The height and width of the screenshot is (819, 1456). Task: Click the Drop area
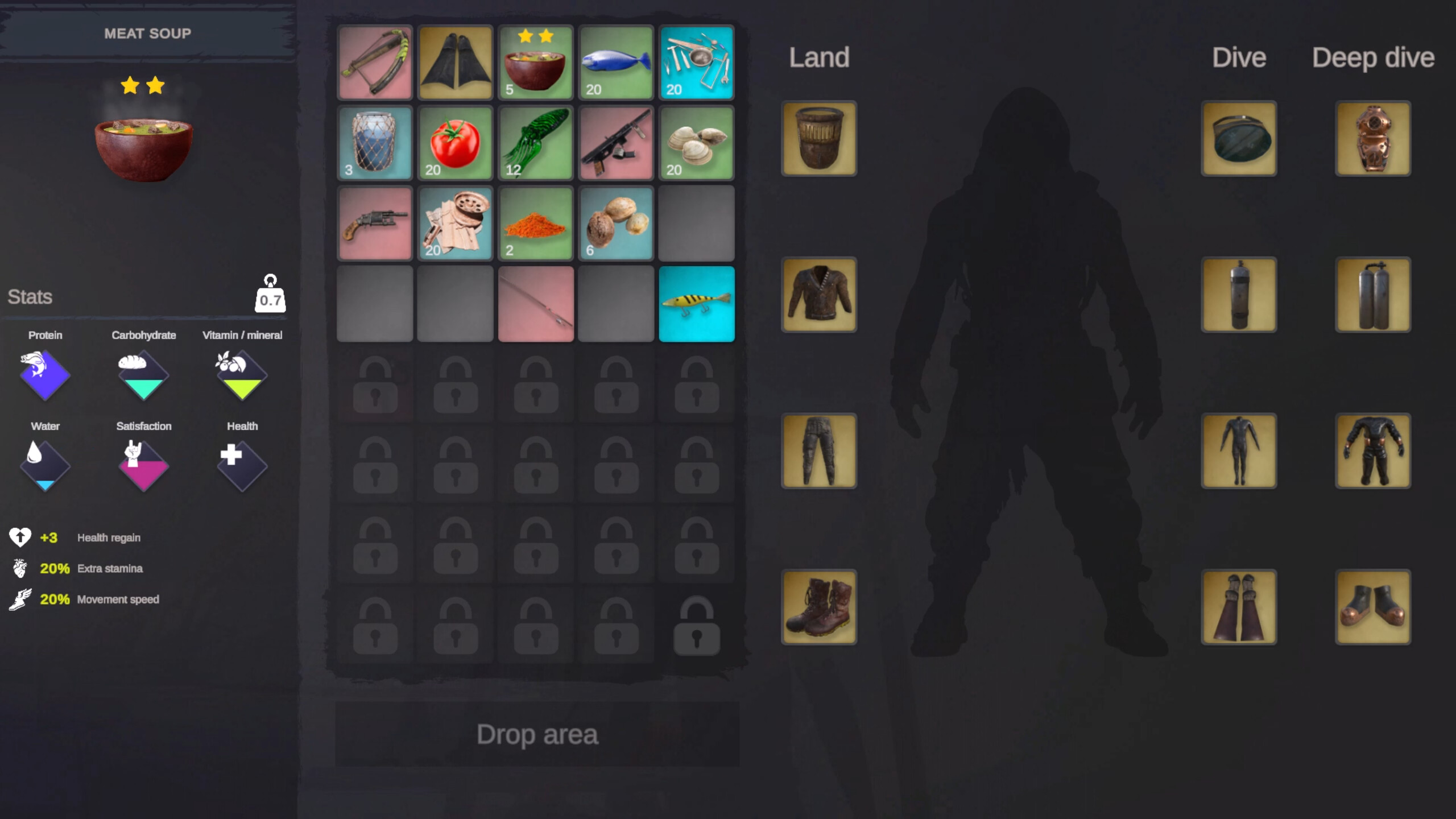pyautogui.click(x=537, y=734)
